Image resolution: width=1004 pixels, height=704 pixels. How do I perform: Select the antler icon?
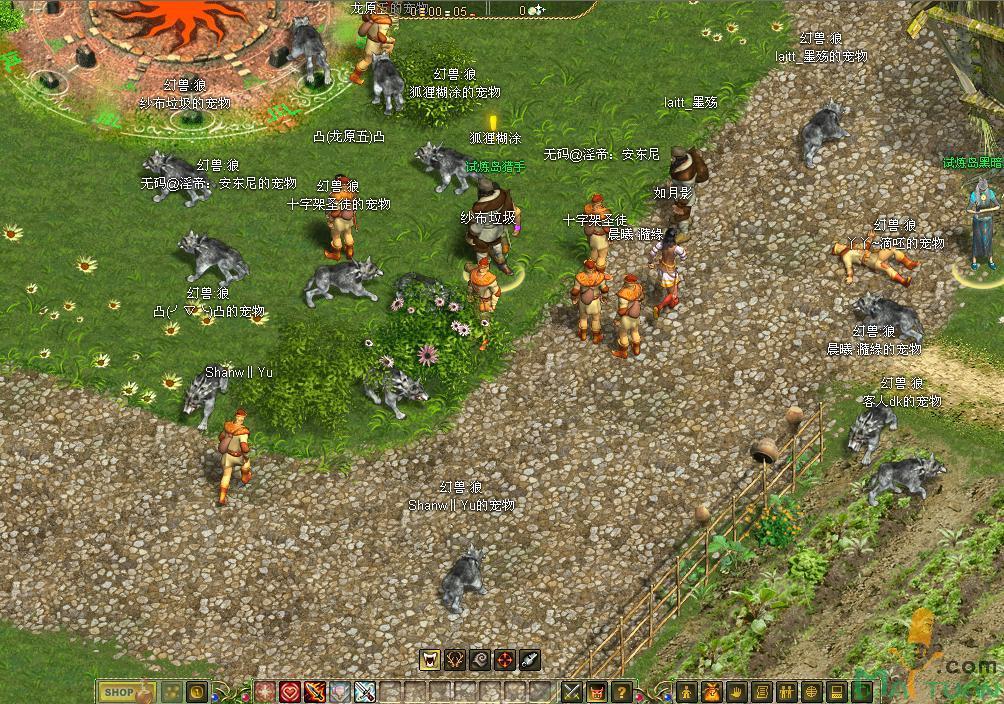pos(456,659)
